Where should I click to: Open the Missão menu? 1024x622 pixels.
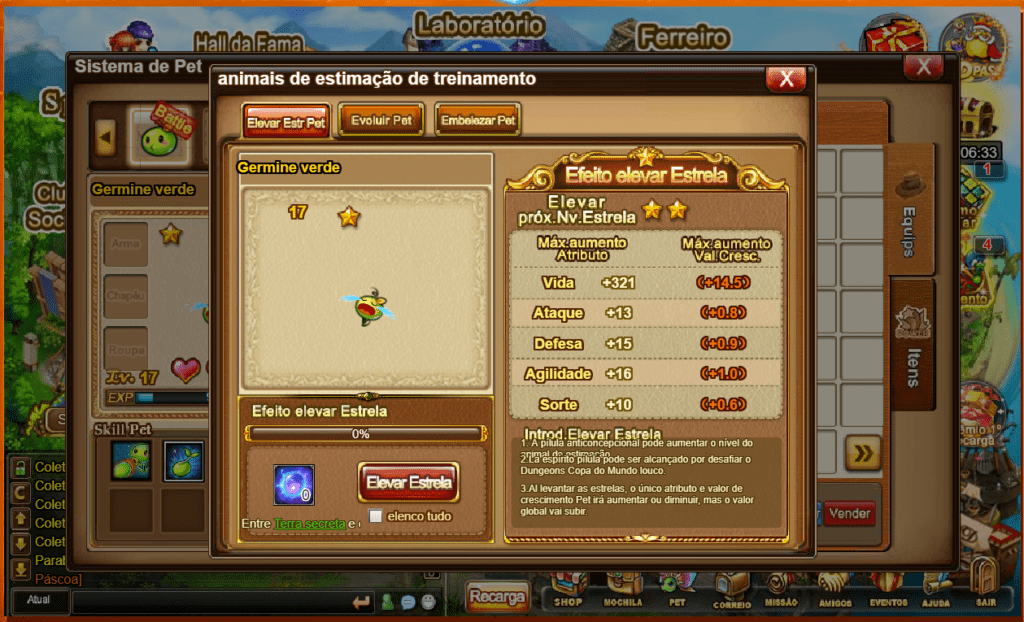[781, 590]
